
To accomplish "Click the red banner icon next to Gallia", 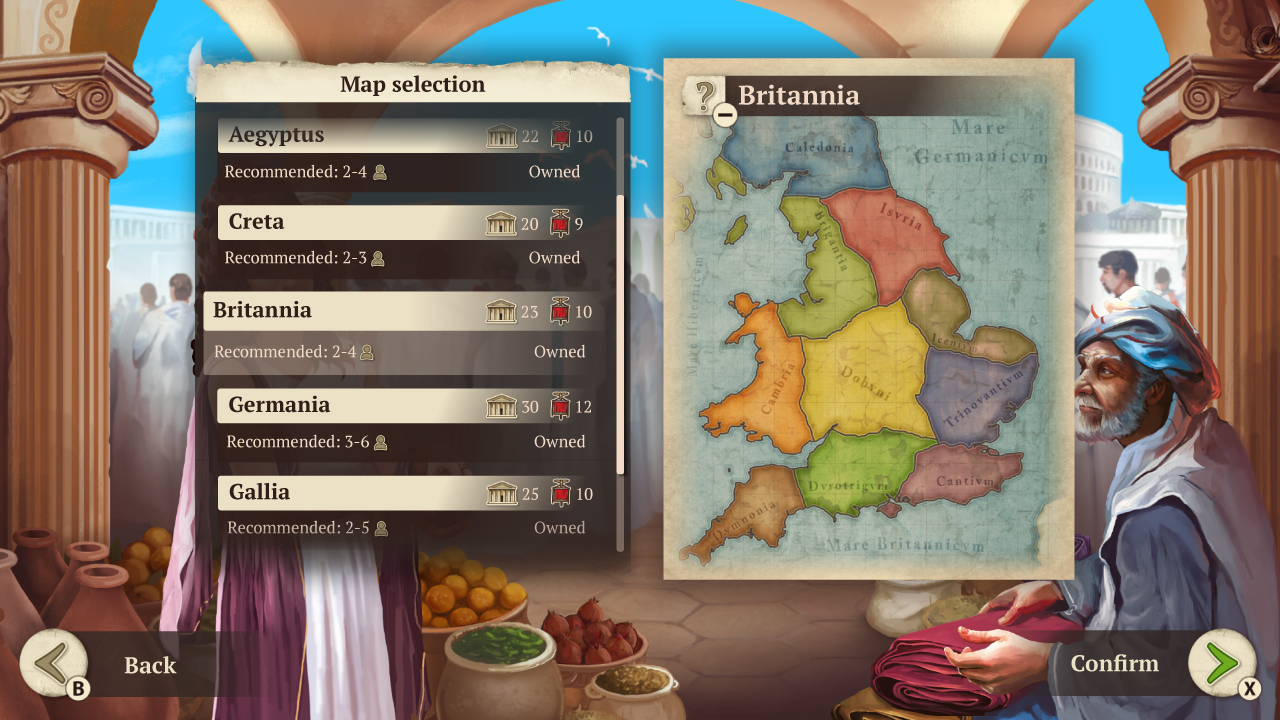I will coord(561,493).
